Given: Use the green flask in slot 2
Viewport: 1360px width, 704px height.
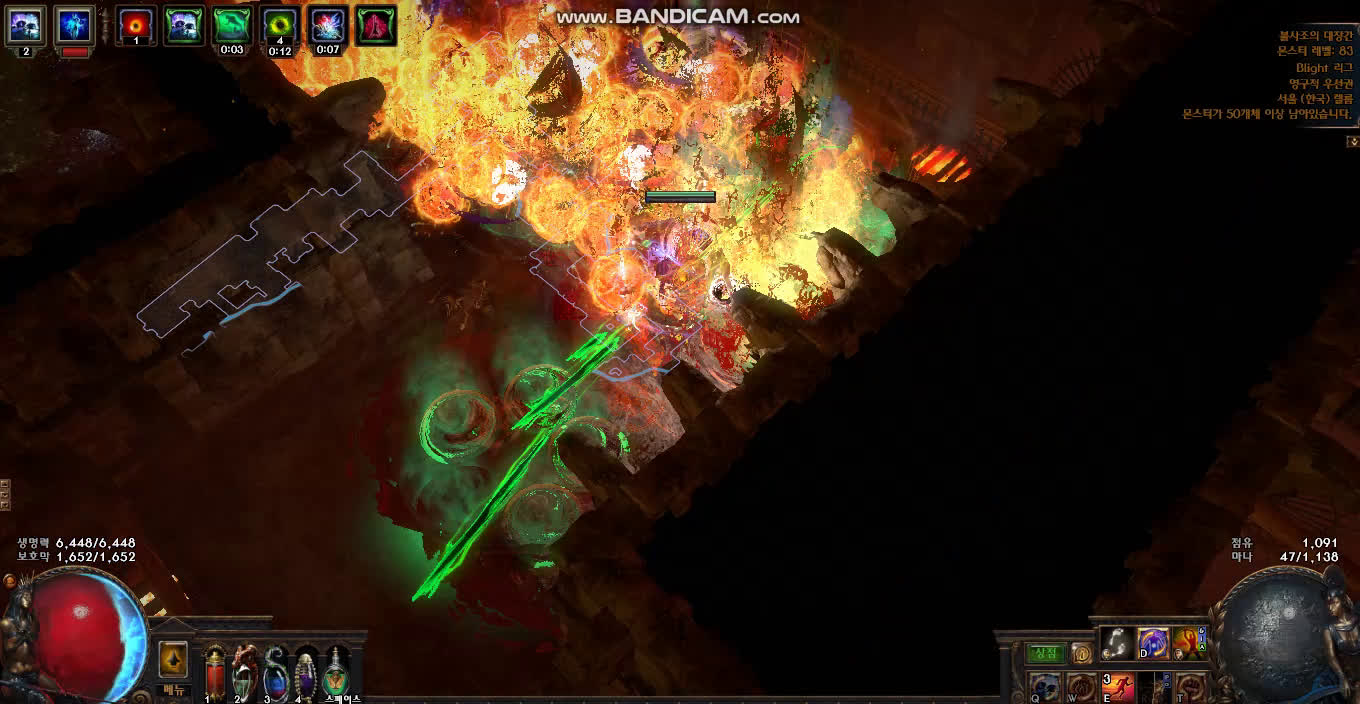Looking at the screenshot, I should [x=245, y=672].
